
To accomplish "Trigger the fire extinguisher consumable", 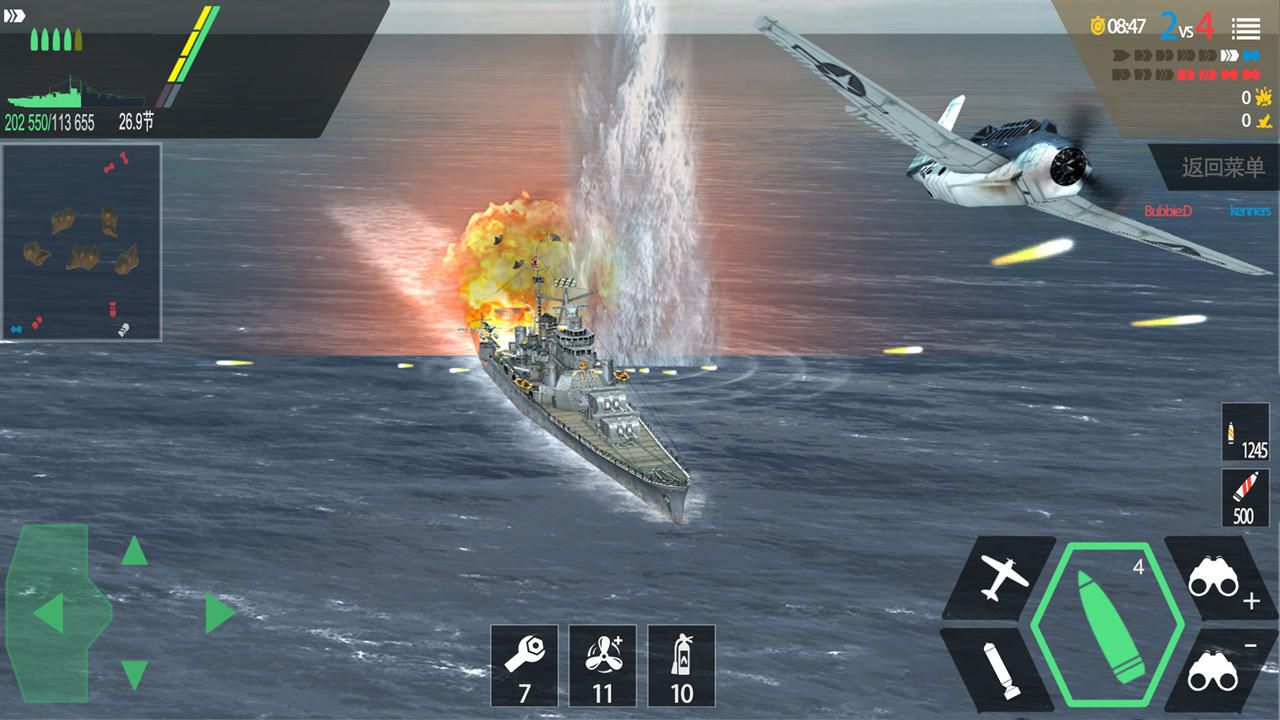I will 681,665.
